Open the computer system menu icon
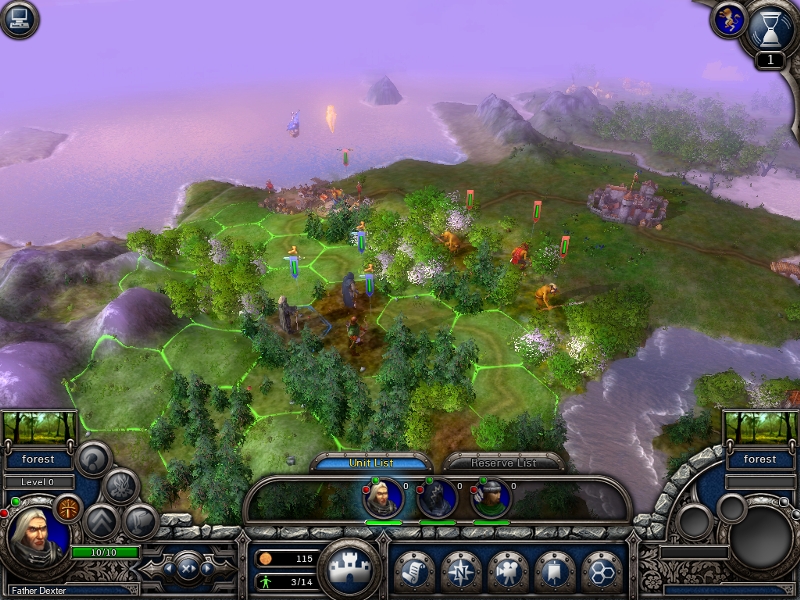Screen dimensions: 800x600 [19, 19]
